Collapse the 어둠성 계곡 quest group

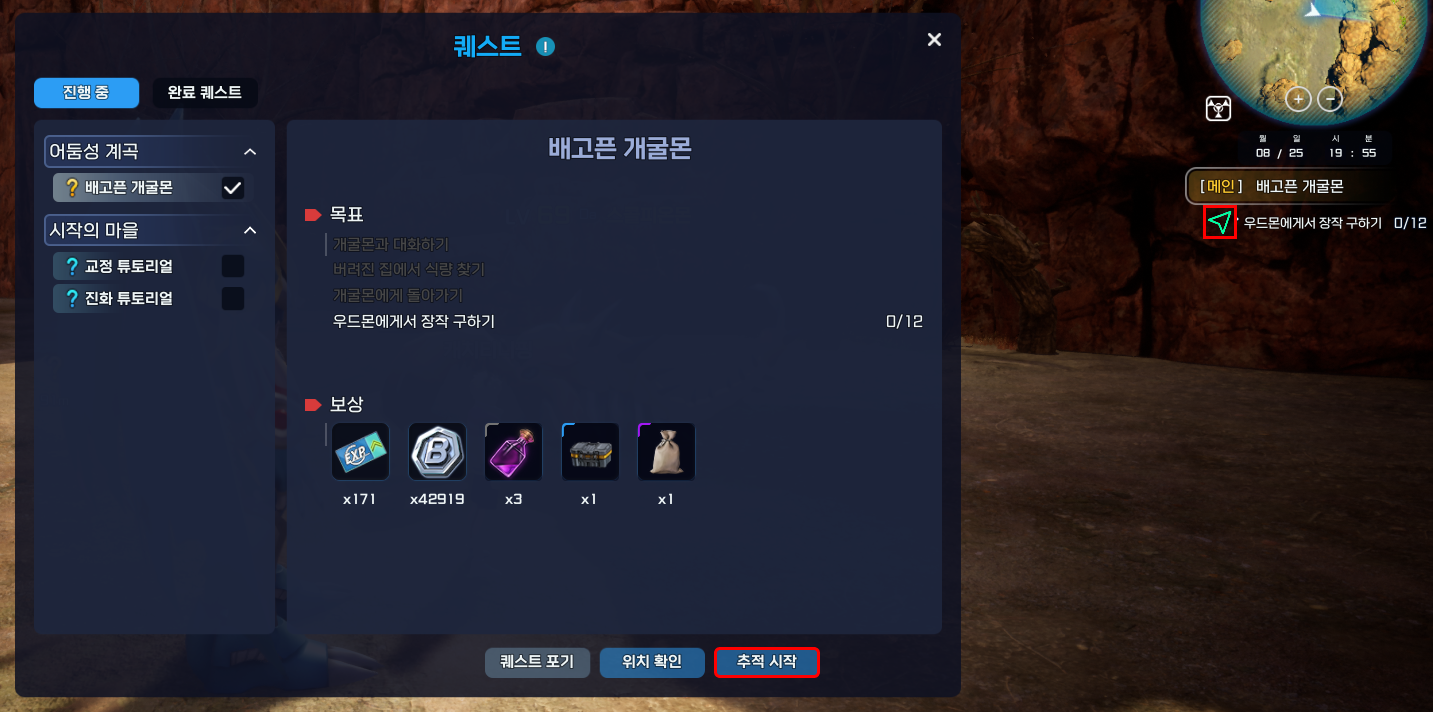tap(250, 152)
